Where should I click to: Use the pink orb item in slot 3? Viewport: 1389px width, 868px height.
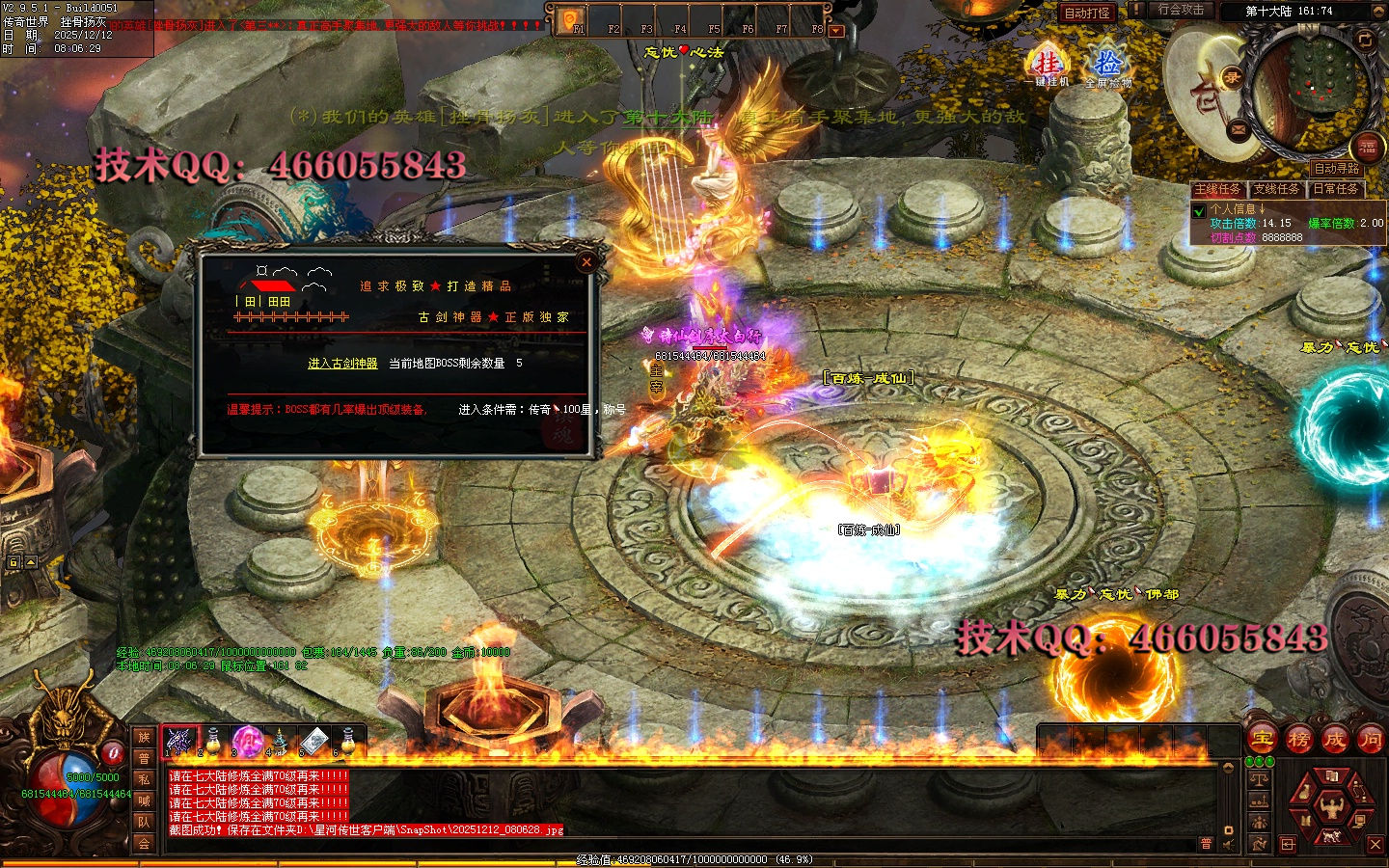pos(246,741)
